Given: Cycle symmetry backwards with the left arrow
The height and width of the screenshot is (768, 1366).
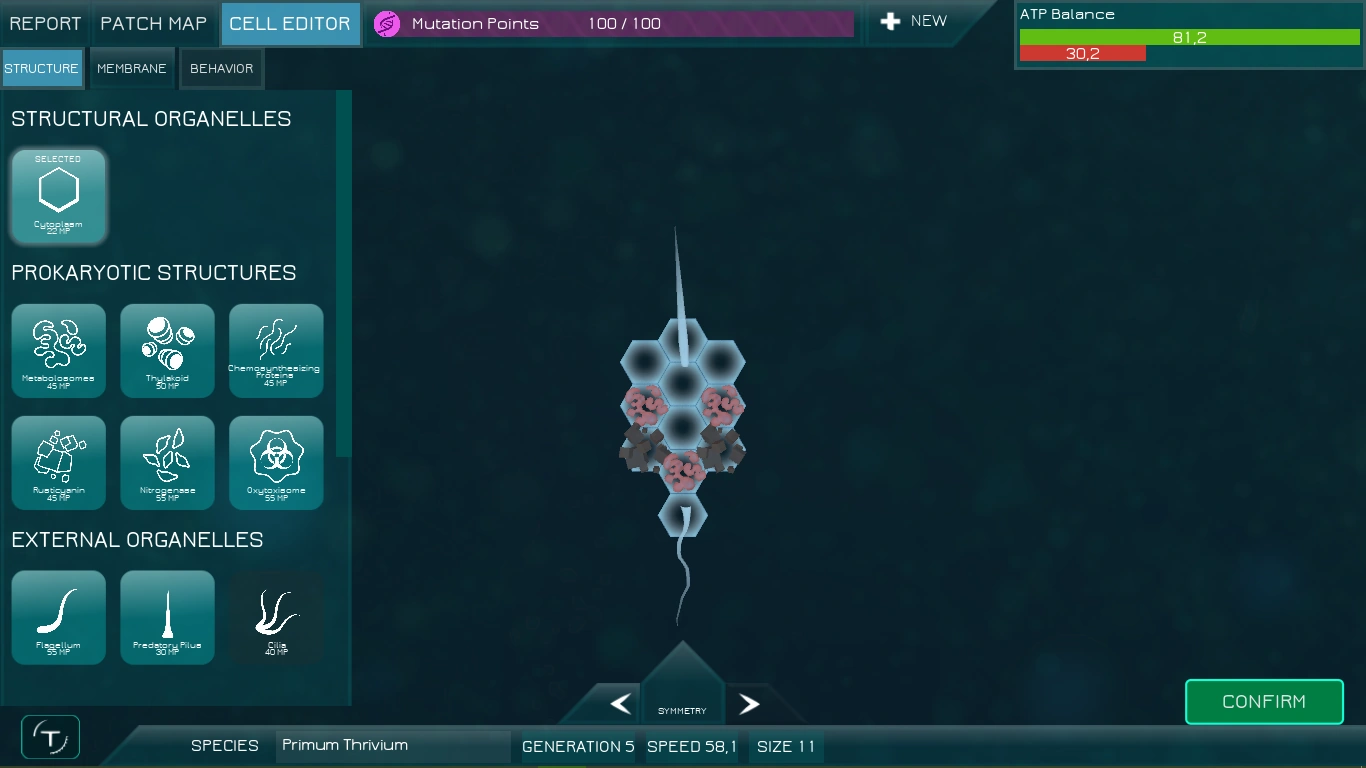Looking at the screenshot, I should (619, 703).
